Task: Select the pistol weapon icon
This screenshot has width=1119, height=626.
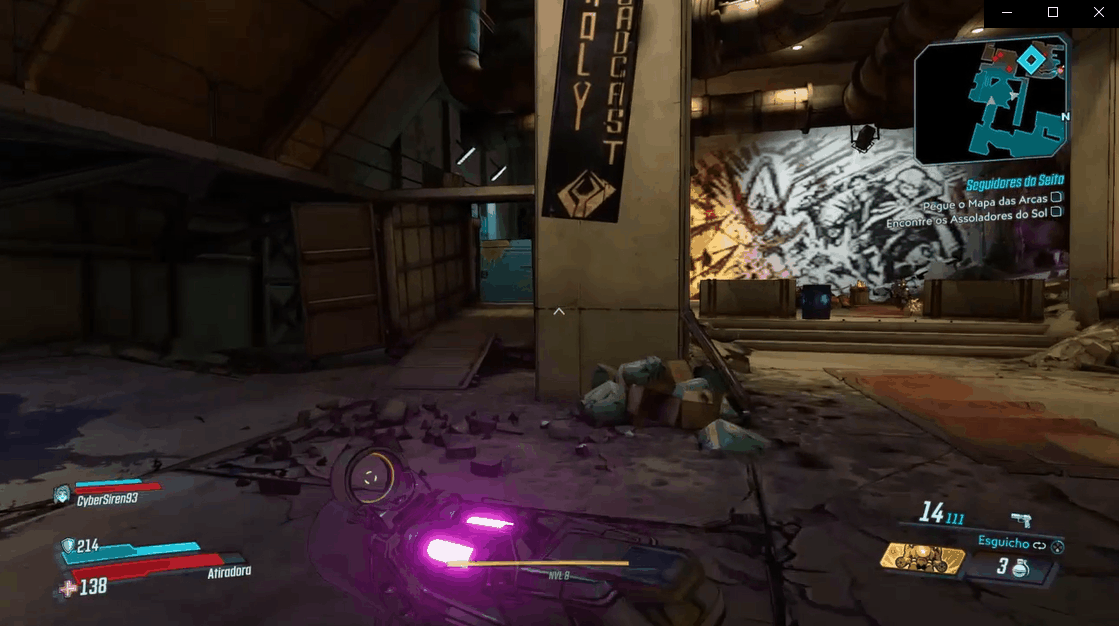Action: coord(1021,519)
